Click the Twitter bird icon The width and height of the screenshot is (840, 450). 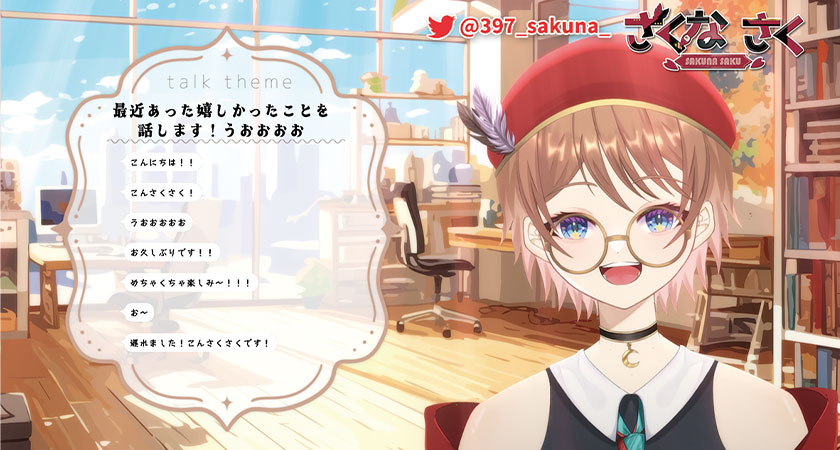pyautogui.click(x=441, y=28)
